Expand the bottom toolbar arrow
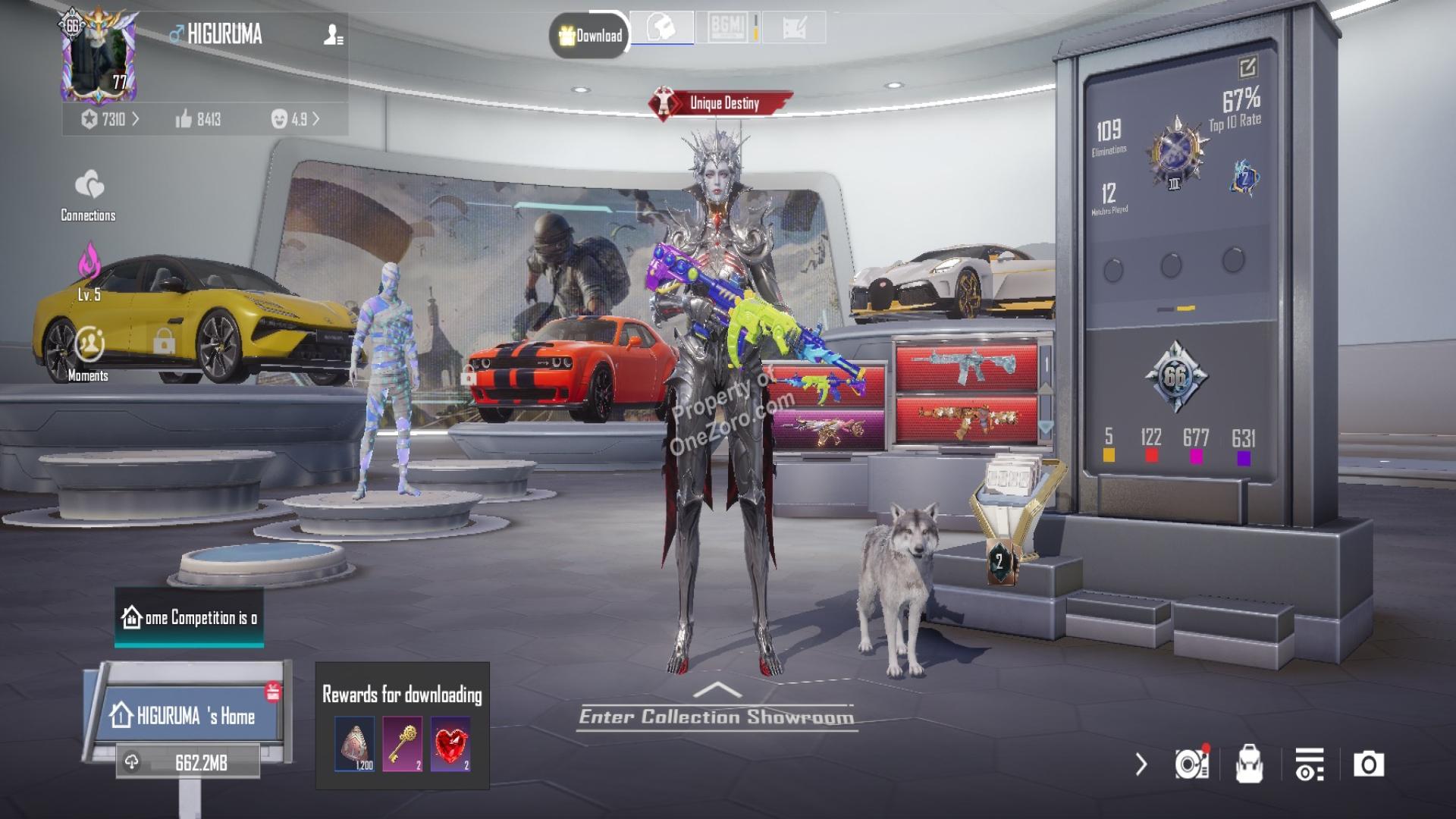The height and width of the screenshot is (819, 1456). [1141, 764]
